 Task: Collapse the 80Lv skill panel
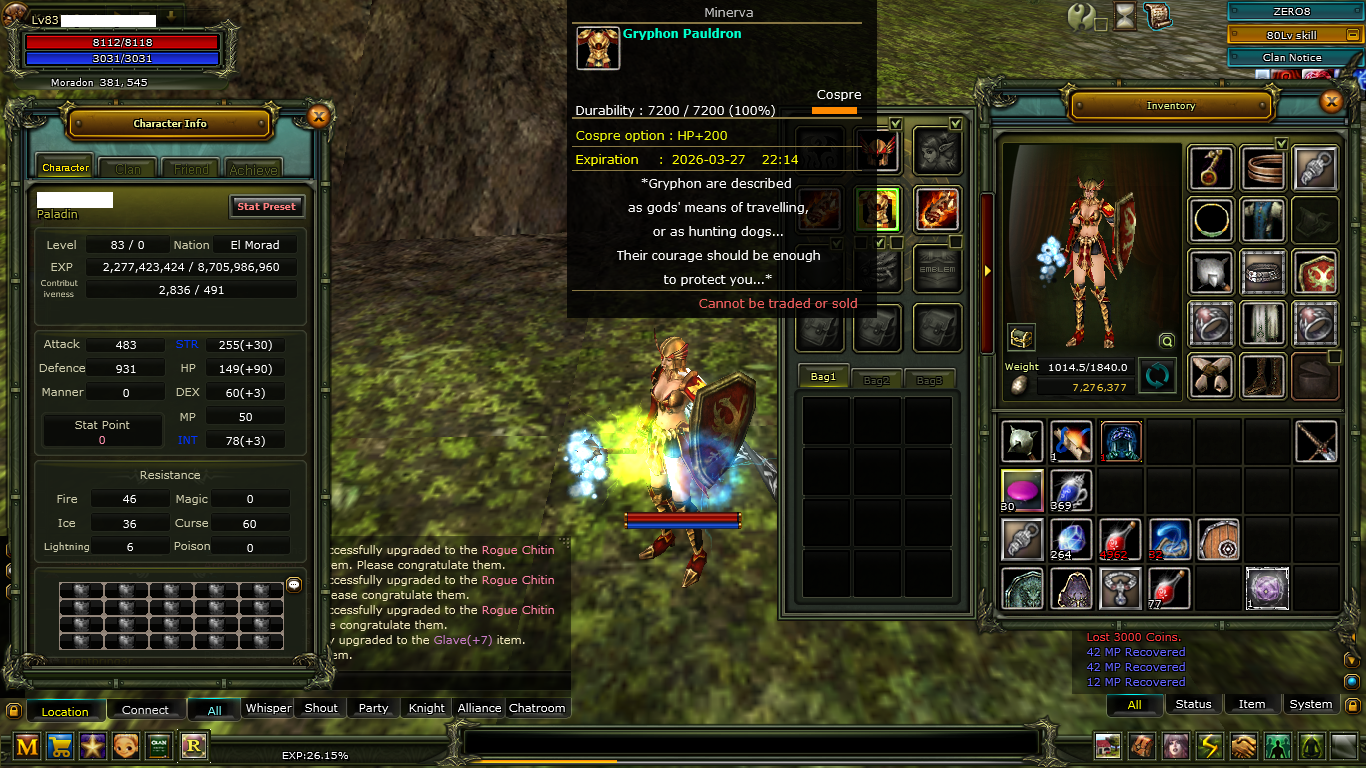1352,35
